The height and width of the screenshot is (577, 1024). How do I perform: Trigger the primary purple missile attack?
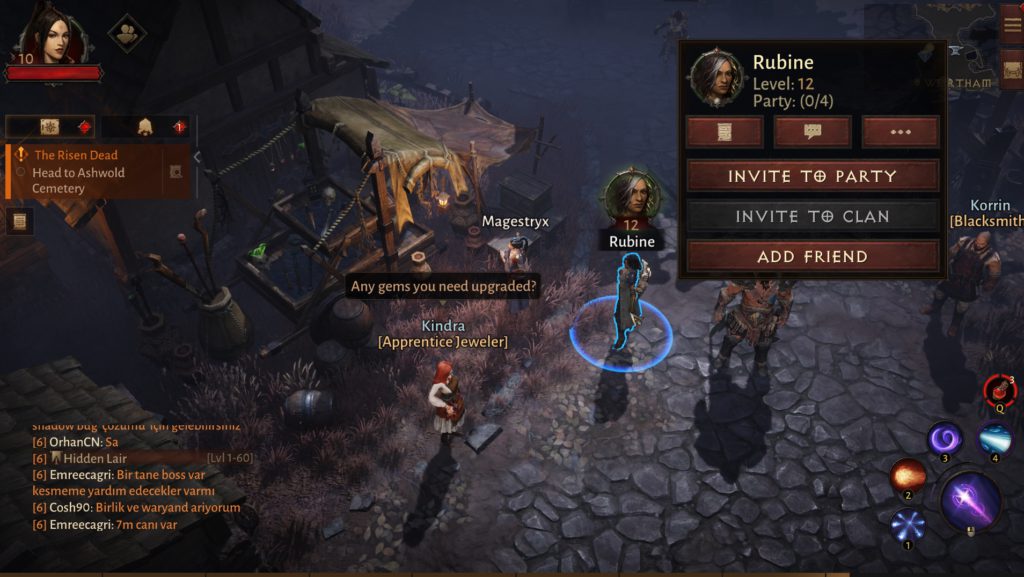pyautogui.click(x=970, y=500)
